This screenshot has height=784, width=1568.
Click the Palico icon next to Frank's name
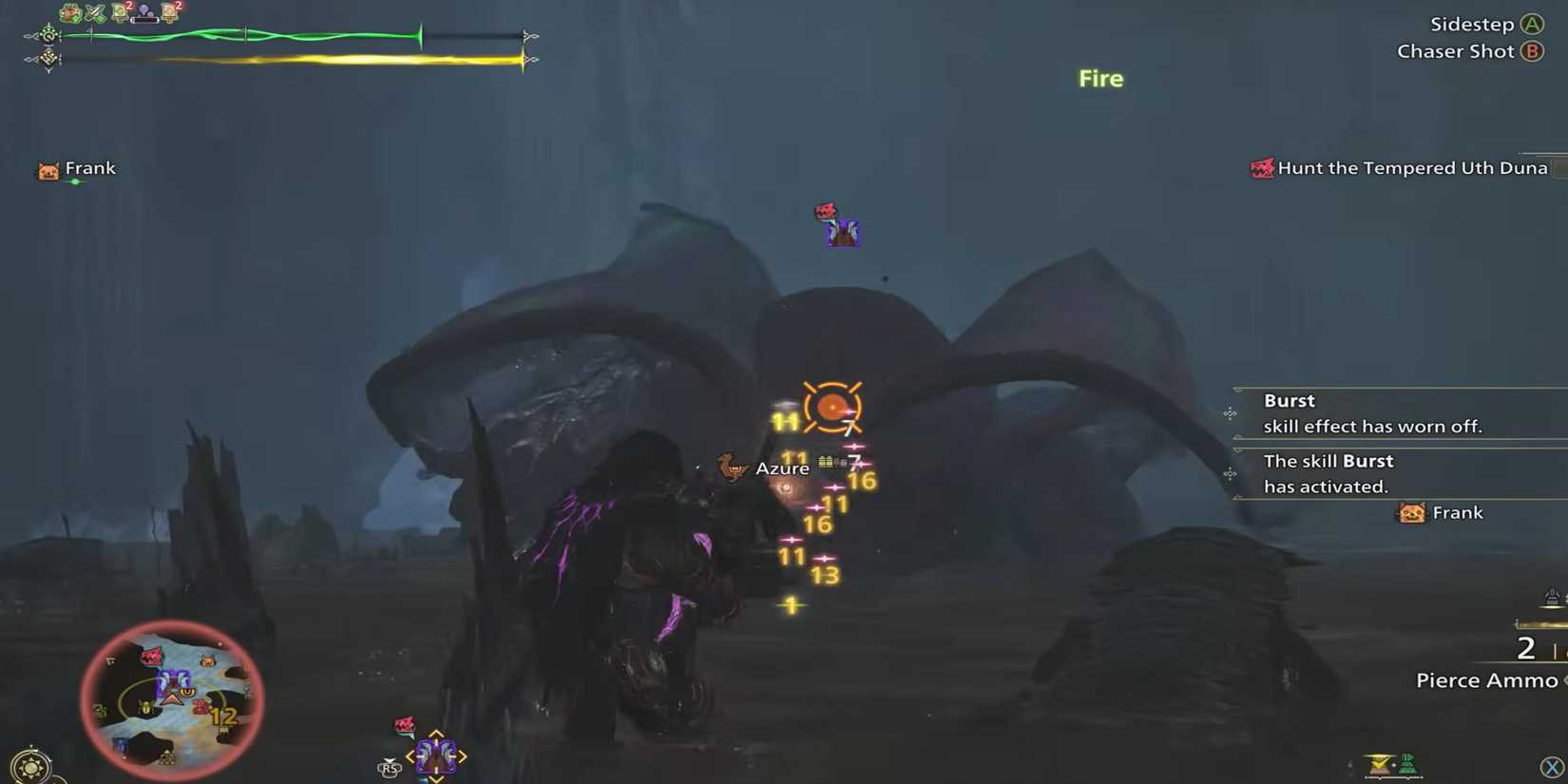47,169
